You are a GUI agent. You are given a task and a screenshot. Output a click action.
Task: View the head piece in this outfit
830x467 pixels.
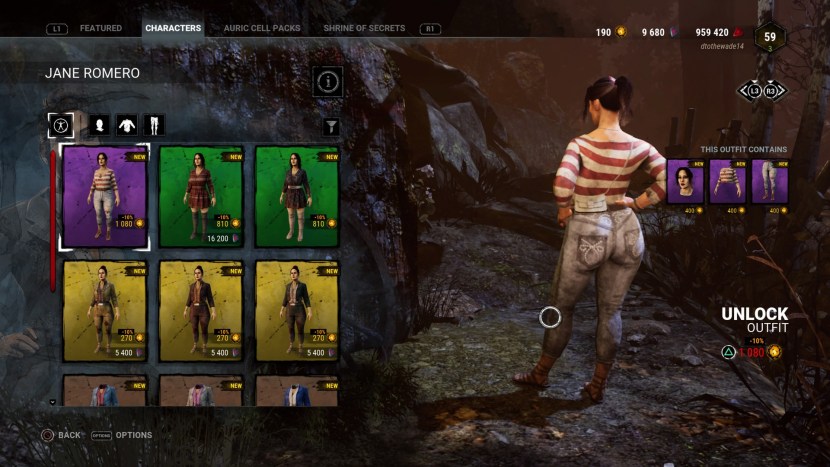[x=685, y=181]
